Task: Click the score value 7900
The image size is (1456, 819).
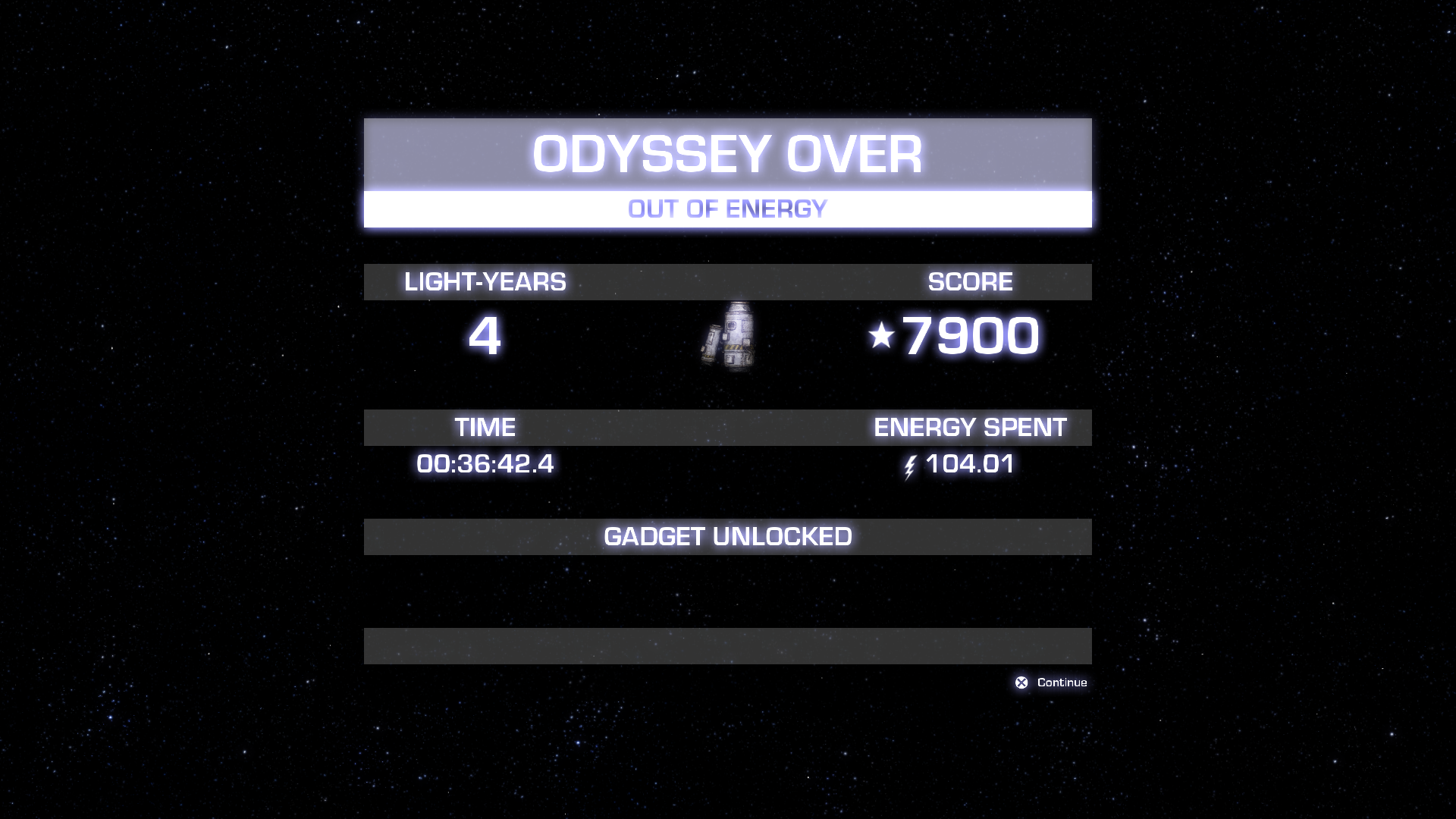Action: point(969,332)
